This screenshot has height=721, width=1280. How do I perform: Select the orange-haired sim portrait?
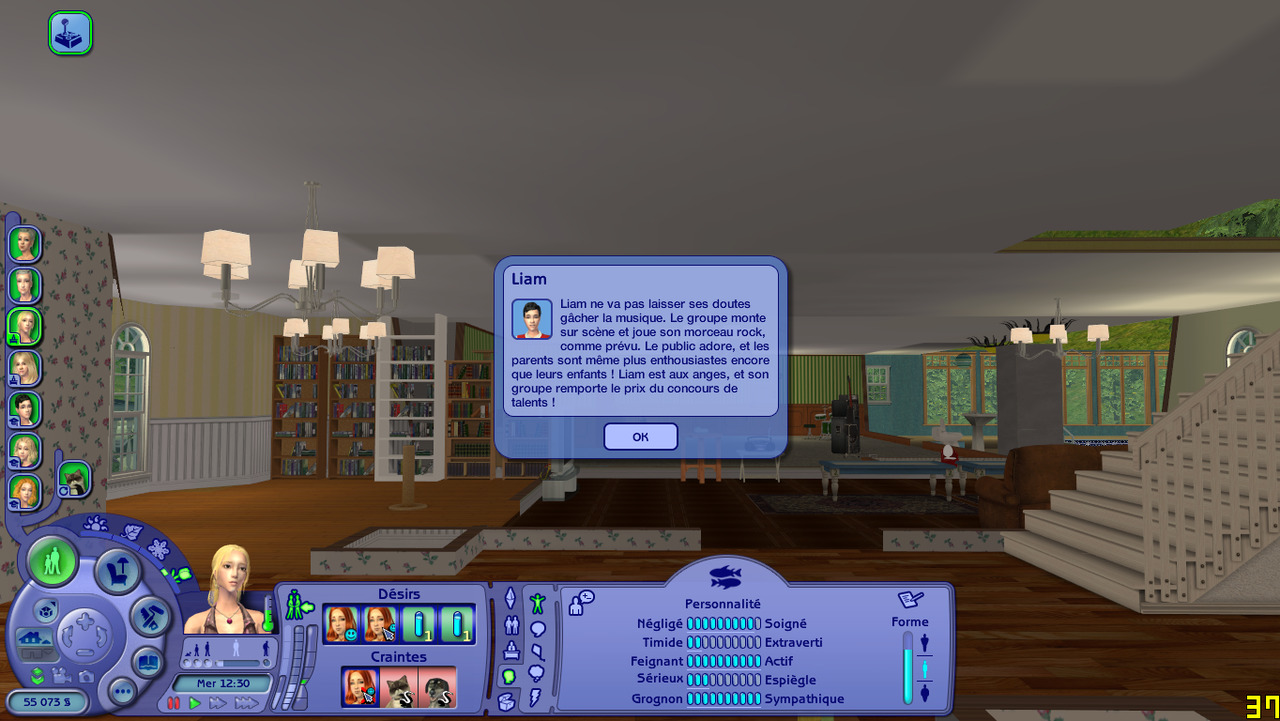24,492
